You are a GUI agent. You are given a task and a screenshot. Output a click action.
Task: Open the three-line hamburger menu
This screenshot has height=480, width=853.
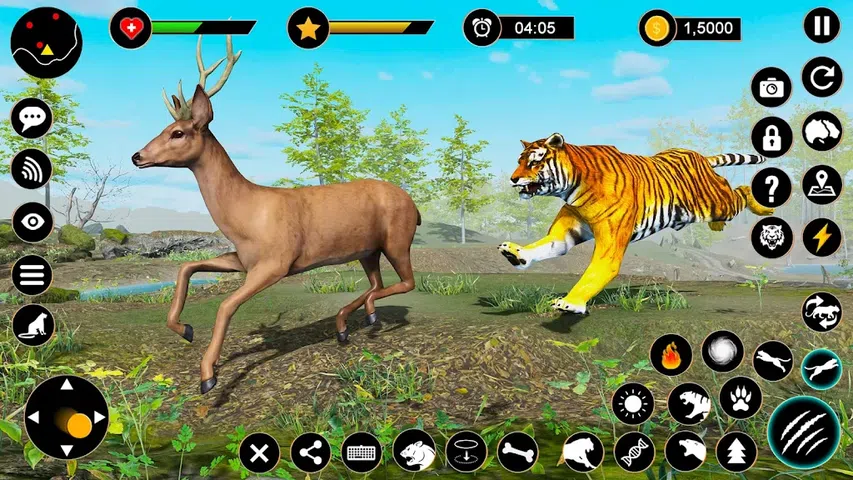[32, 274]
